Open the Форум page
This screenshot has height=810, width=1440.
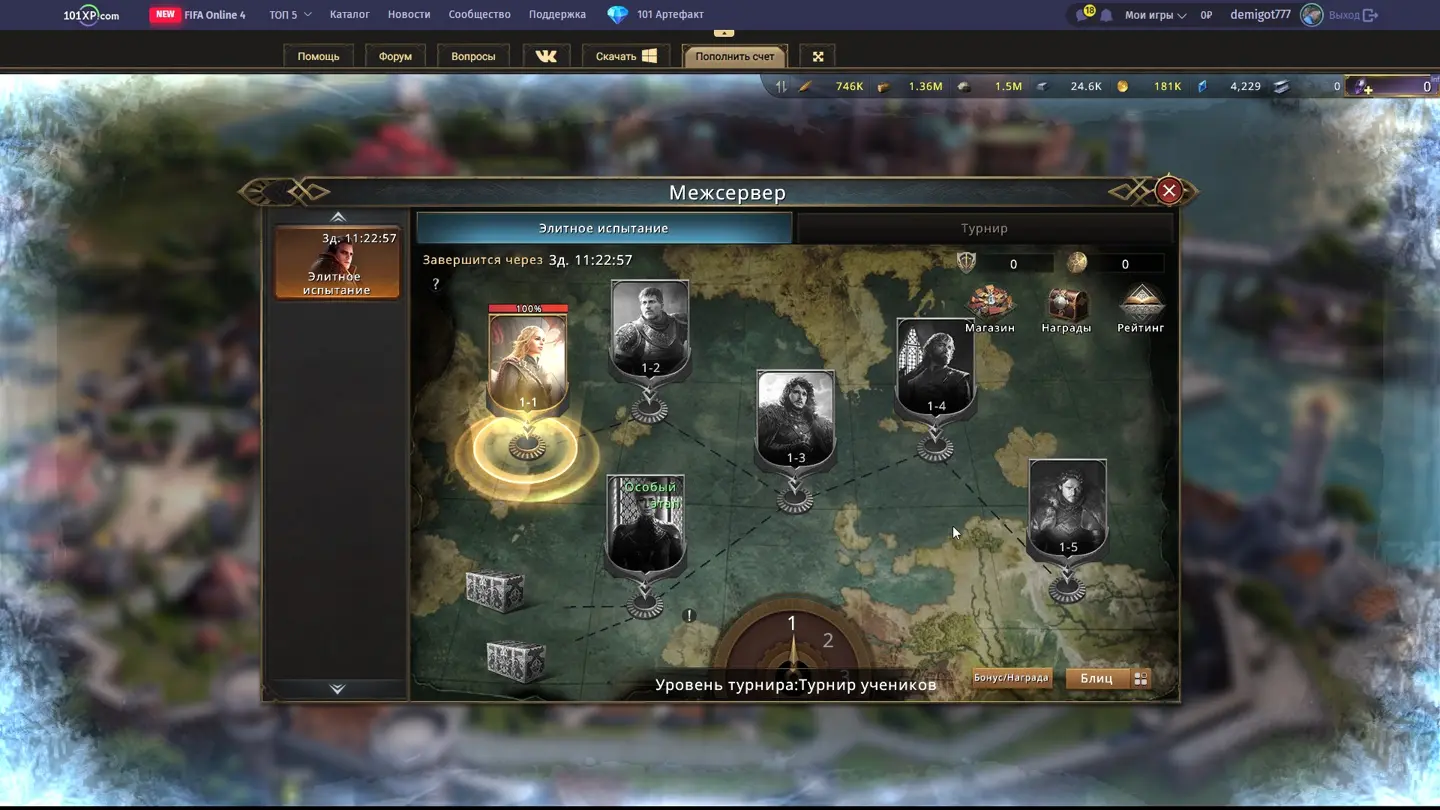(x=395, y=56)
